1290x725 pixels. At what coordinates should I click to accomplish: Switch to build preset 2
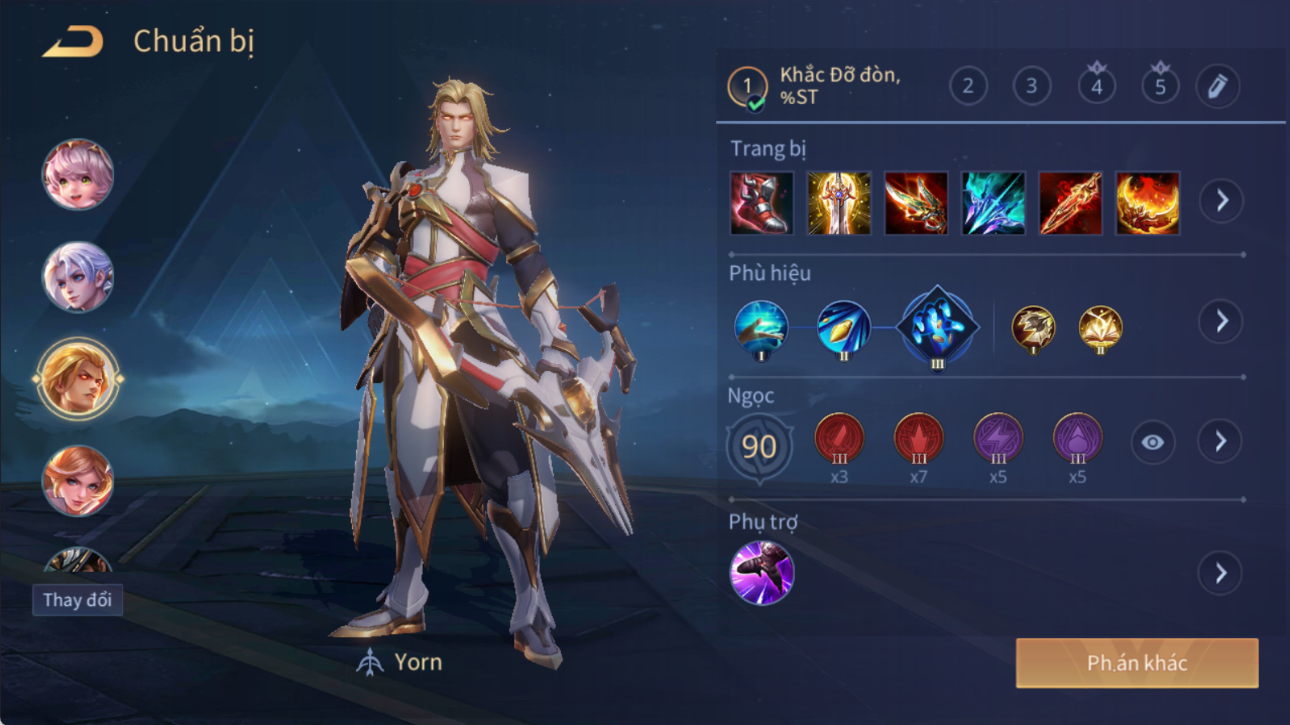coord(967,86)
